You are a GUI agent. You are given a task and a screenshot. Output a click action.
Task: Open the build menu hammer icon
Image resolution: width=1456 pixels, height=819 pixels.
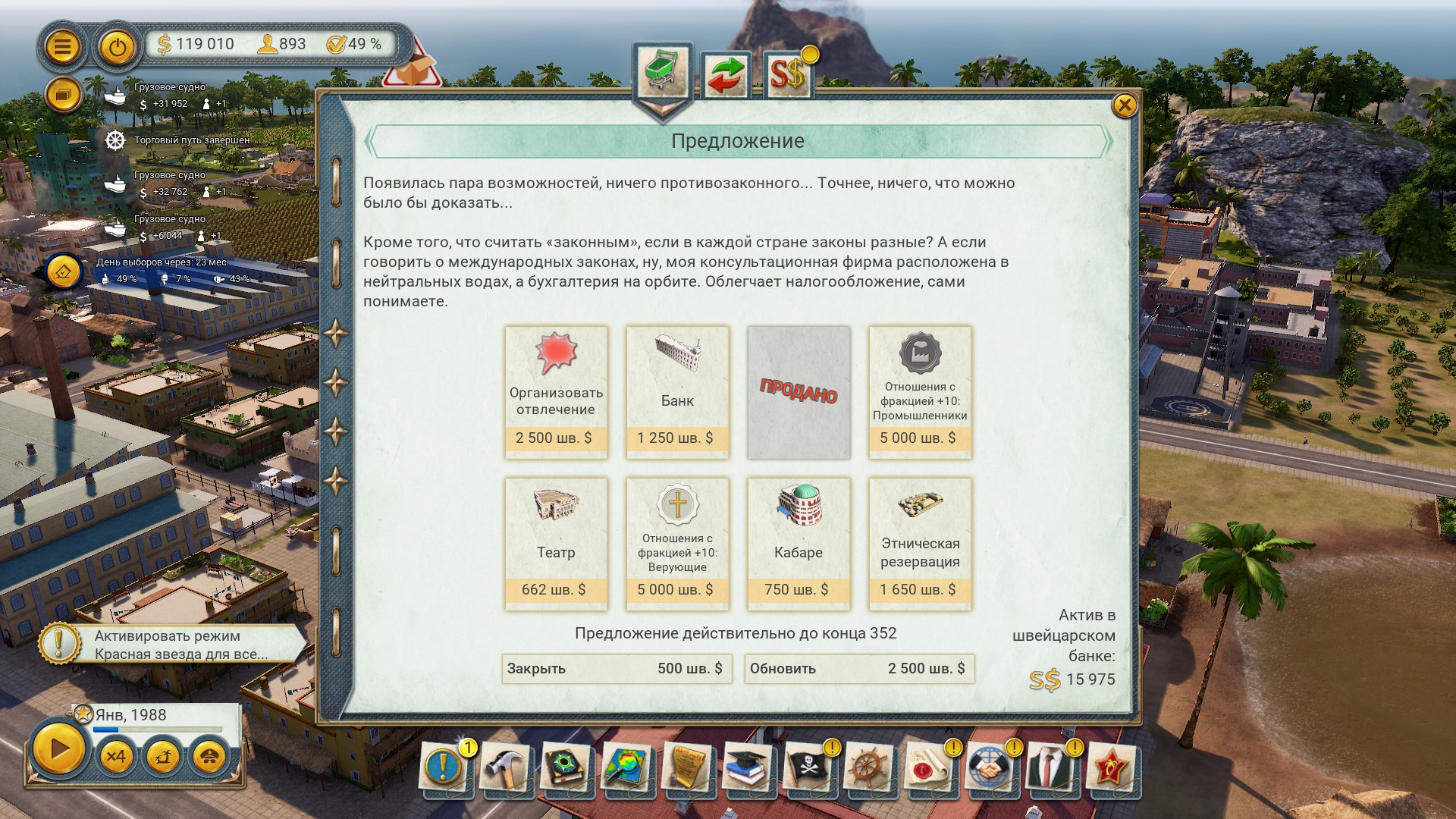point(504,768)
